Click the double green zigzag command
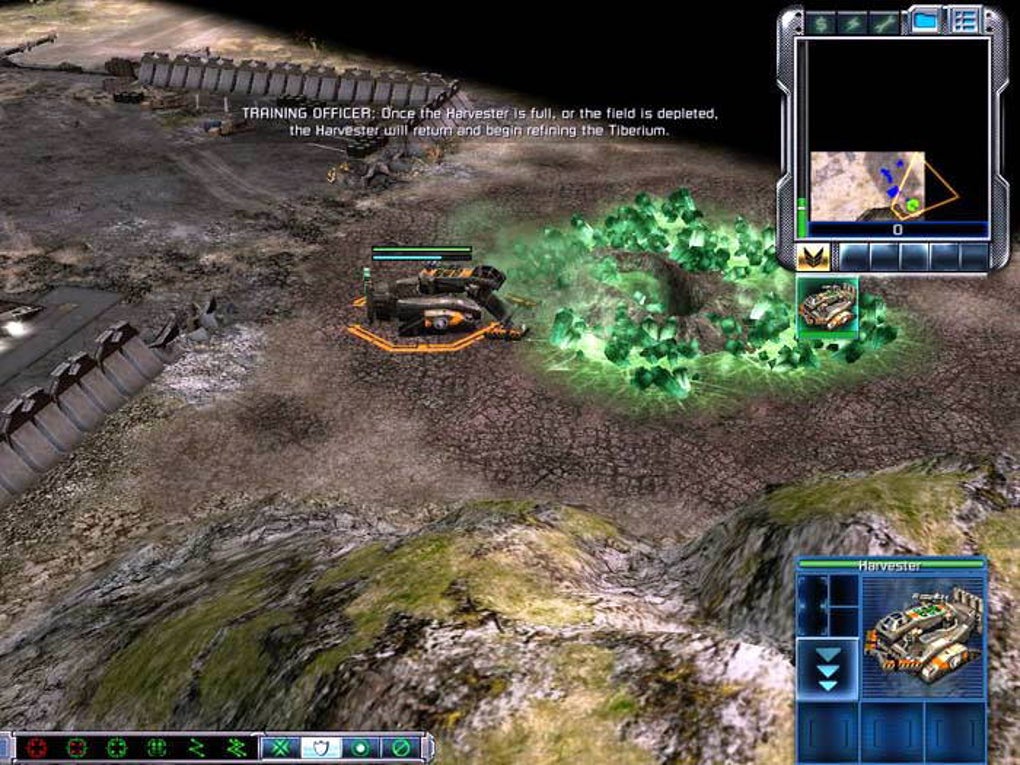Screen dimensions: 1020x765 (237, 747)
